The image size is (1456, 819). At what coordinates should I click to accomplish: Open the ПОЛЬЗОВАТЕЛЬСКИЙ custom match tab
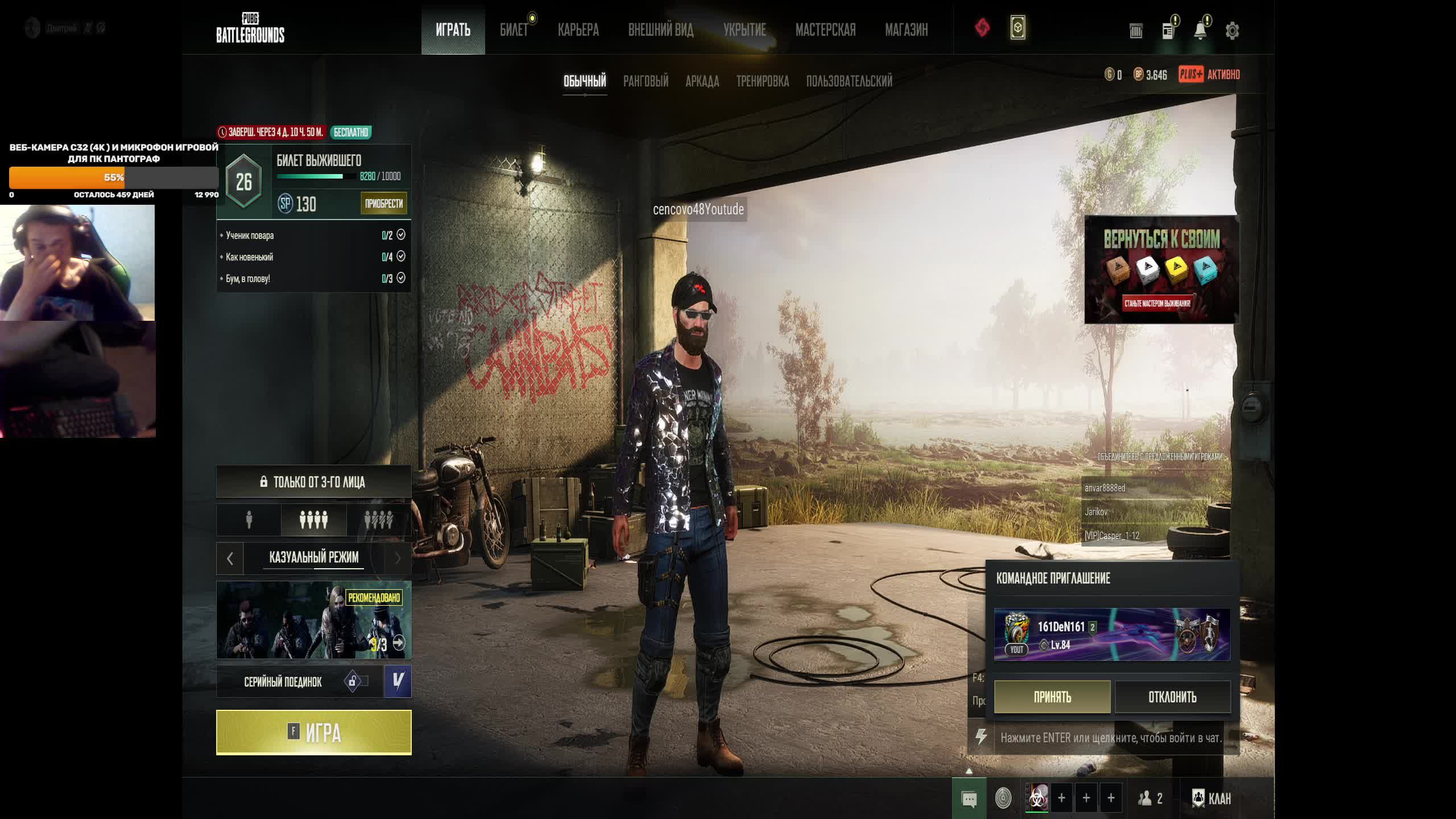point(849,81)
